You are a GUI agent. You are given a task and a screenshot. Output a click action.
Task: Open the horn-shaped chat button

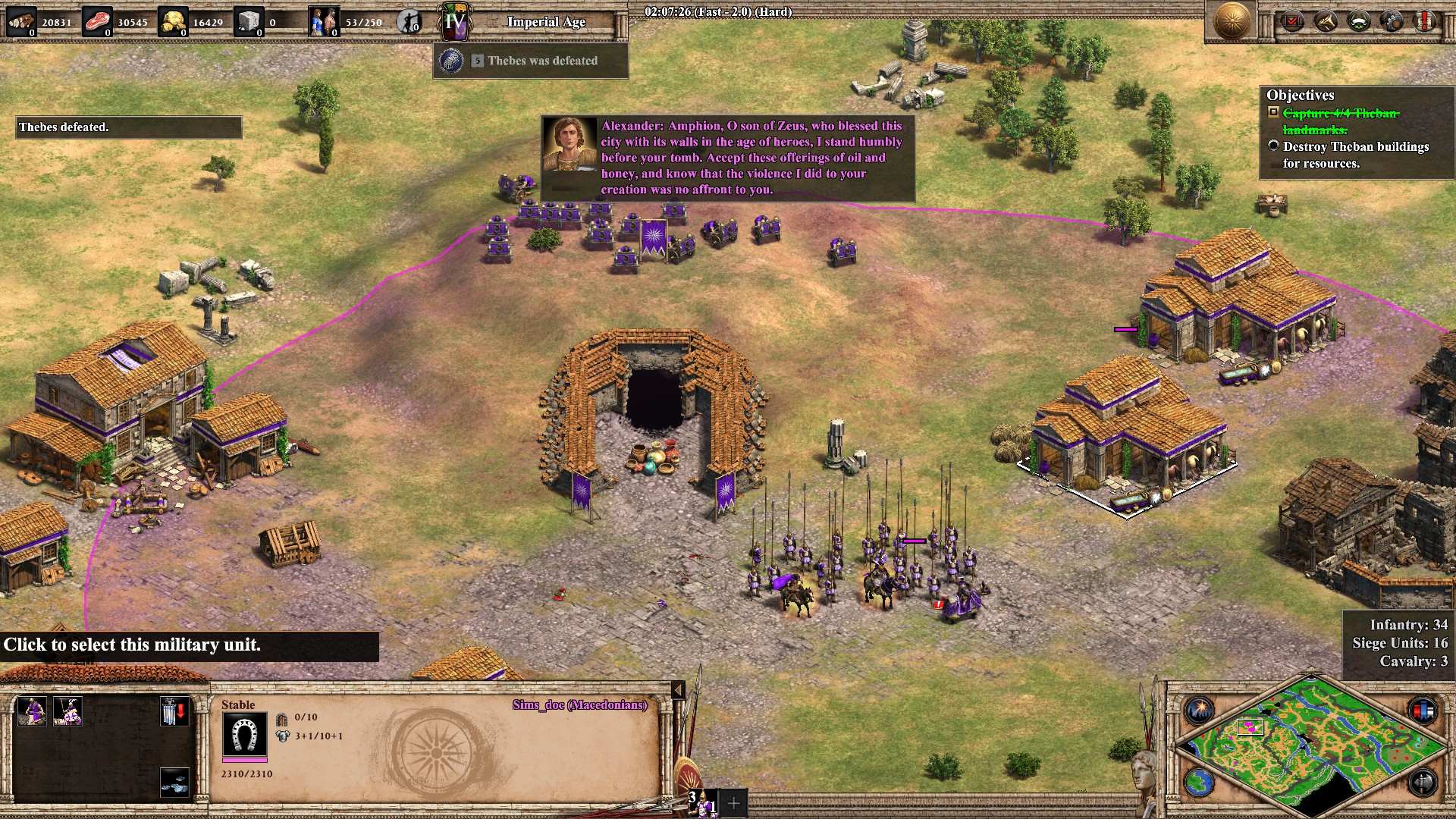tap(1326, 21)
